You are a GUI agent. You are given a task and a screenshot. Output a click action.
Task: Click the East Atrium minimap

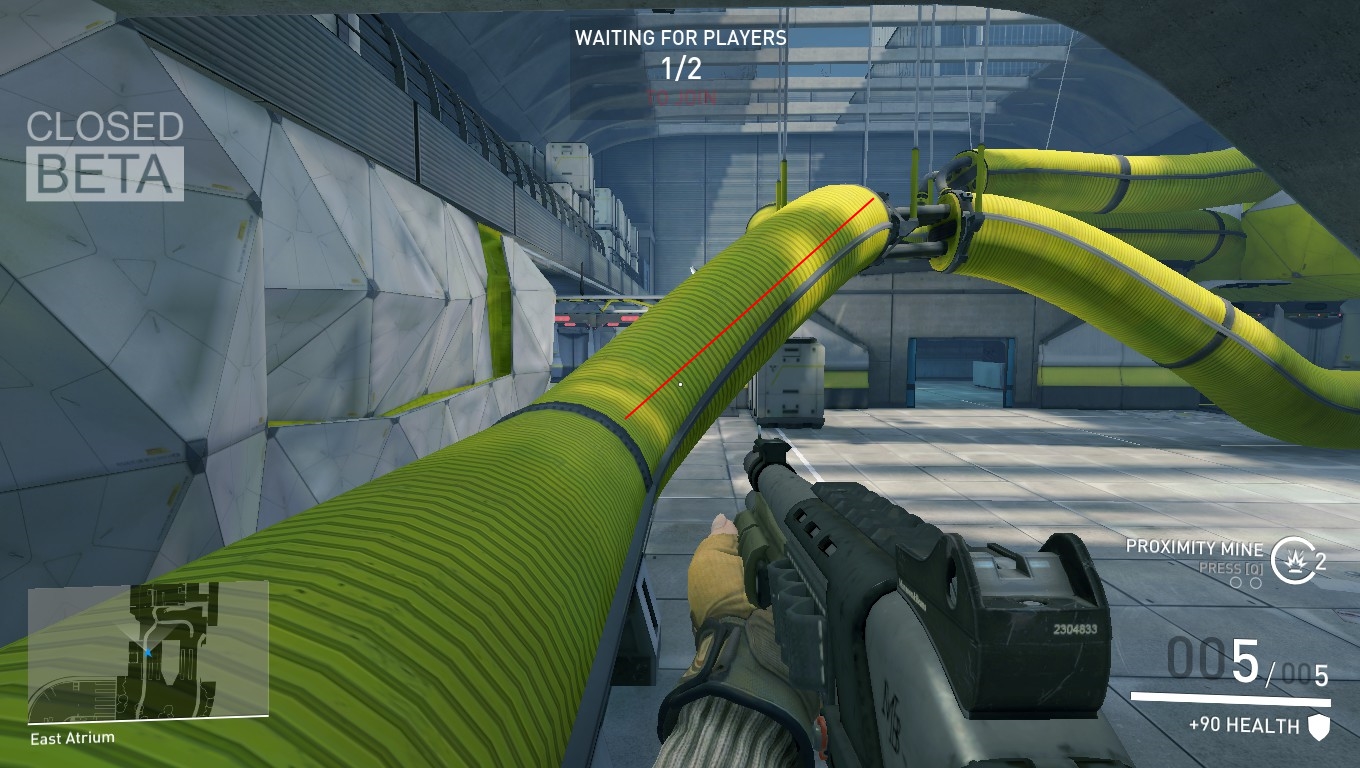click(x=148, y=651)
